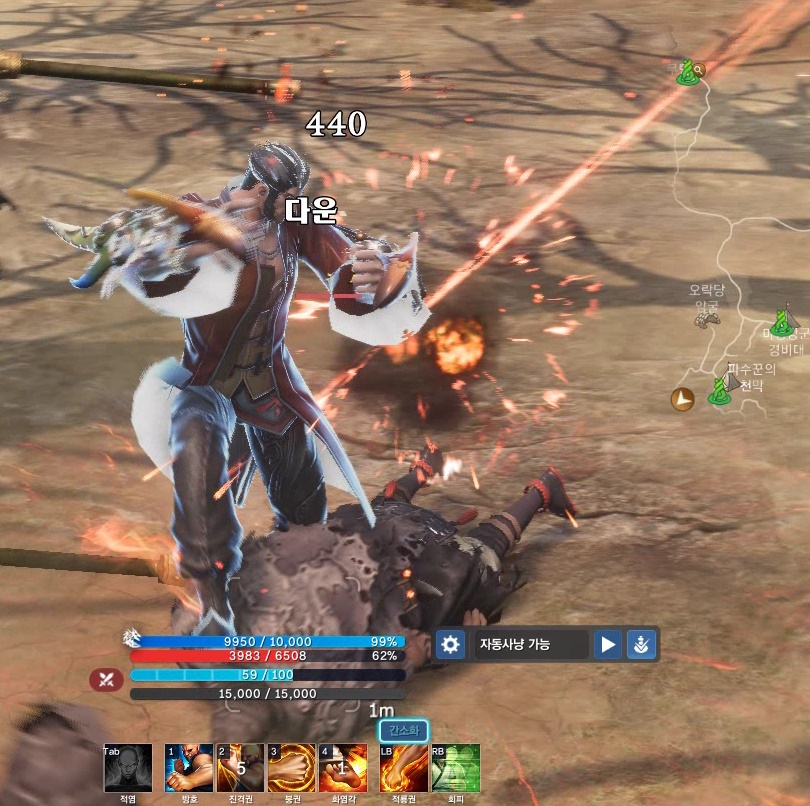
Task: Open the auto-hunt gear settings
Action: pyautogui.click(x=451, y=644)
